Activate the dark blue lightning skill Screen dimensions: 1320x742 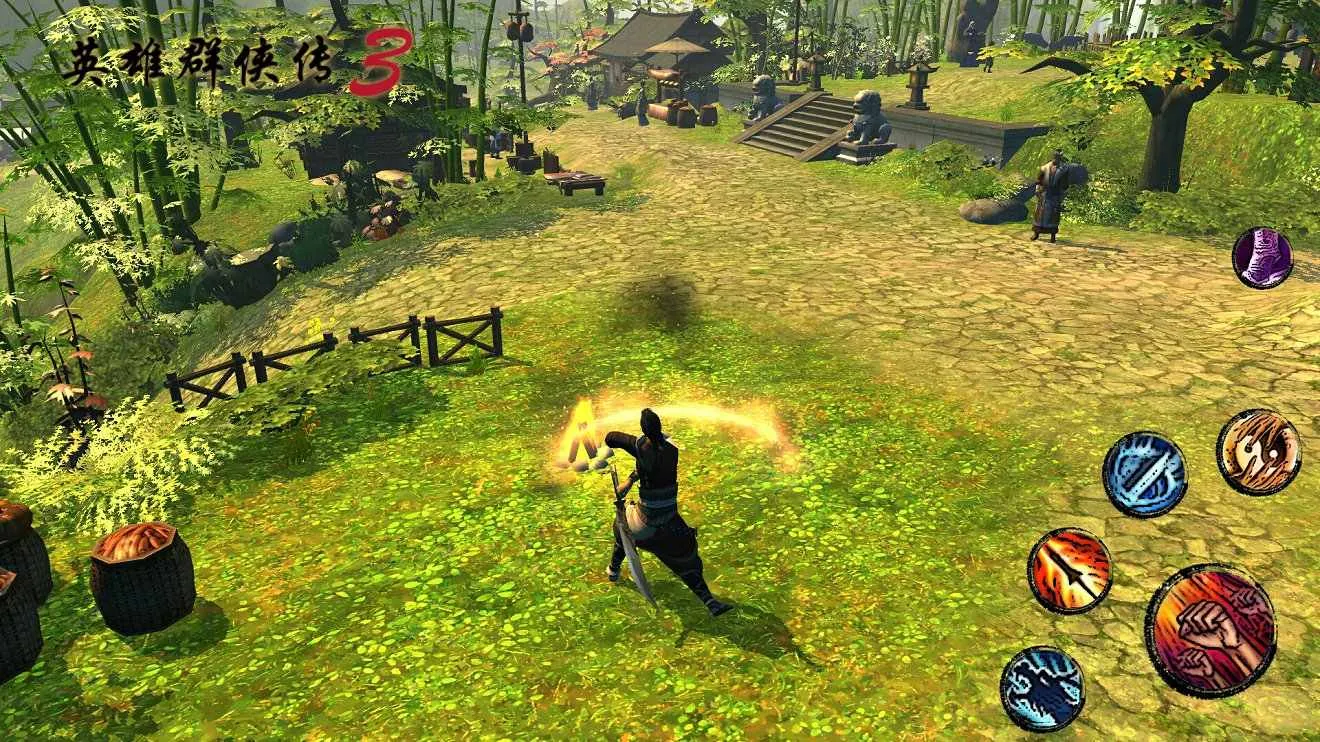tap(1042, 688)
